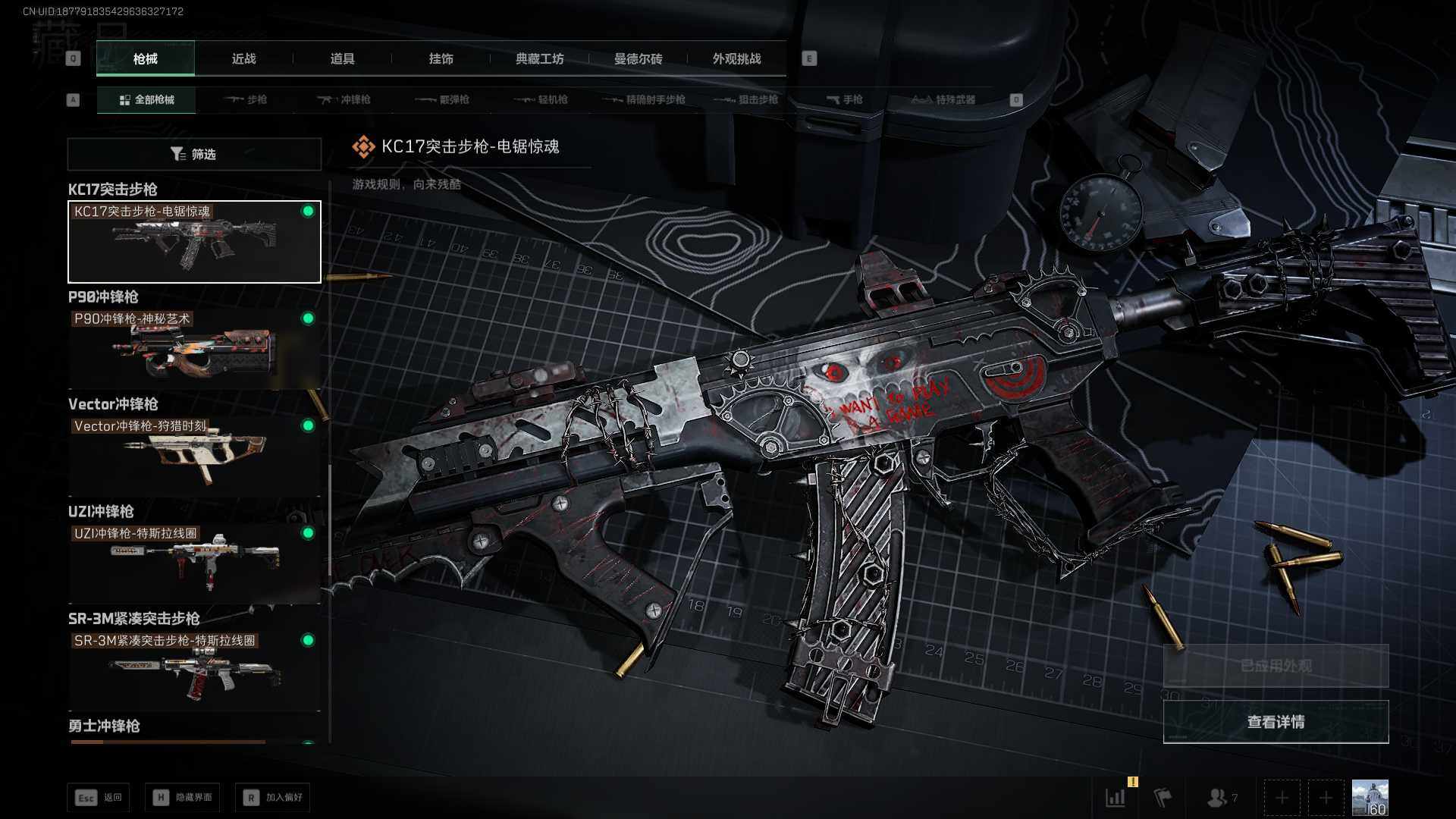This screenshot has width=1456, height=819.
Task: Open the 典藏工坊 workshop tab
Action: pos(539,58)
